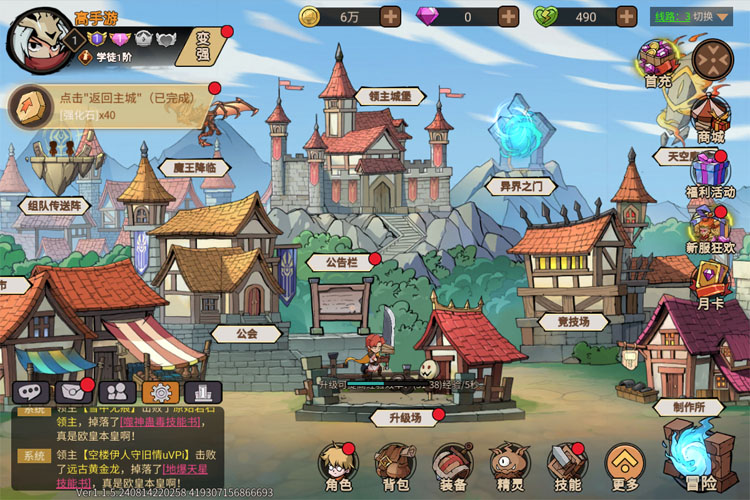Open the 线路 切换 line switch dropdown
This screenshot has width=750, height=500.
click(695, 17)
